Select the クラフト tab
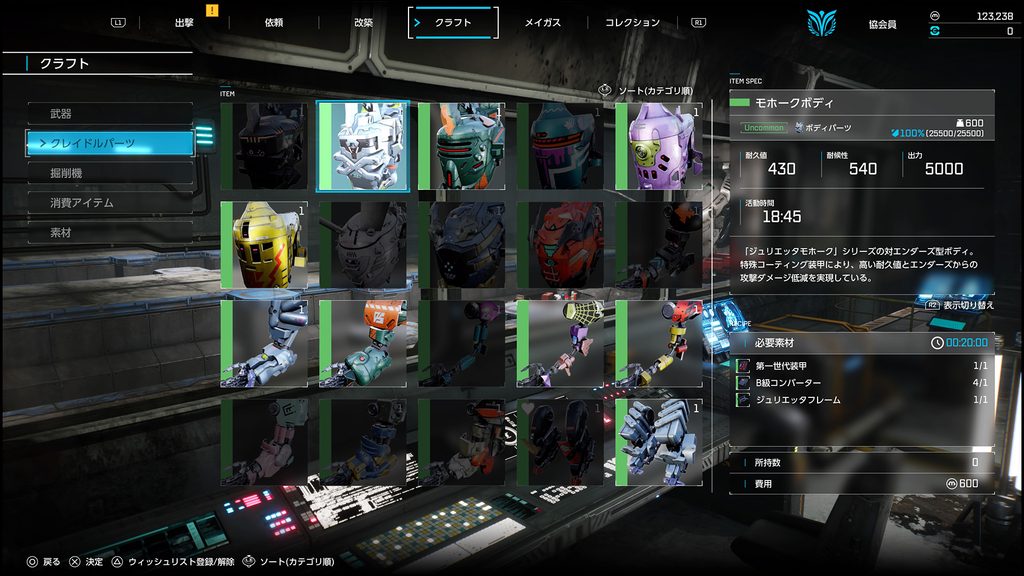Screen dimensions: 1024x576 [453, 22]
